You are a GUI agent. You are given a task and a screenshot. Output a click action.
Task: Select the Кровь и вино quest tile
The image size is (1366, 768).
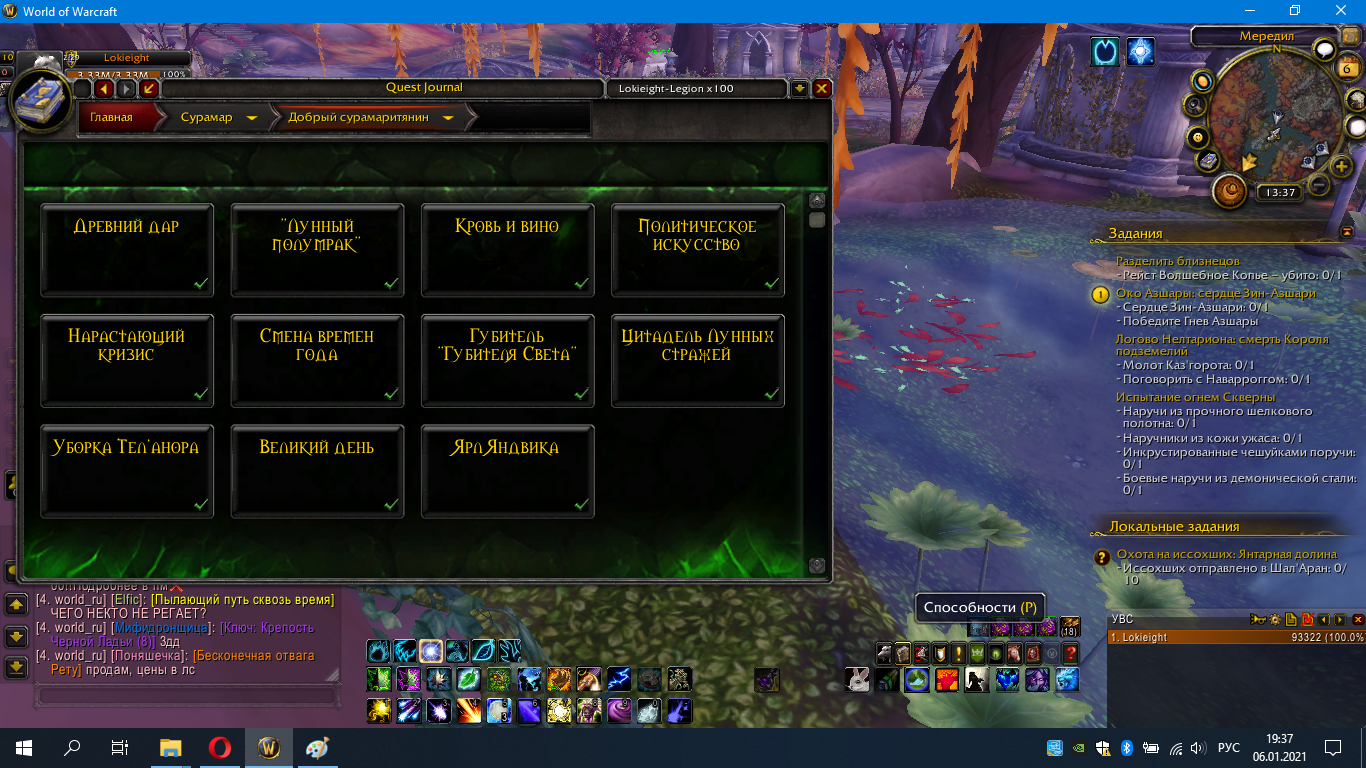507,250
